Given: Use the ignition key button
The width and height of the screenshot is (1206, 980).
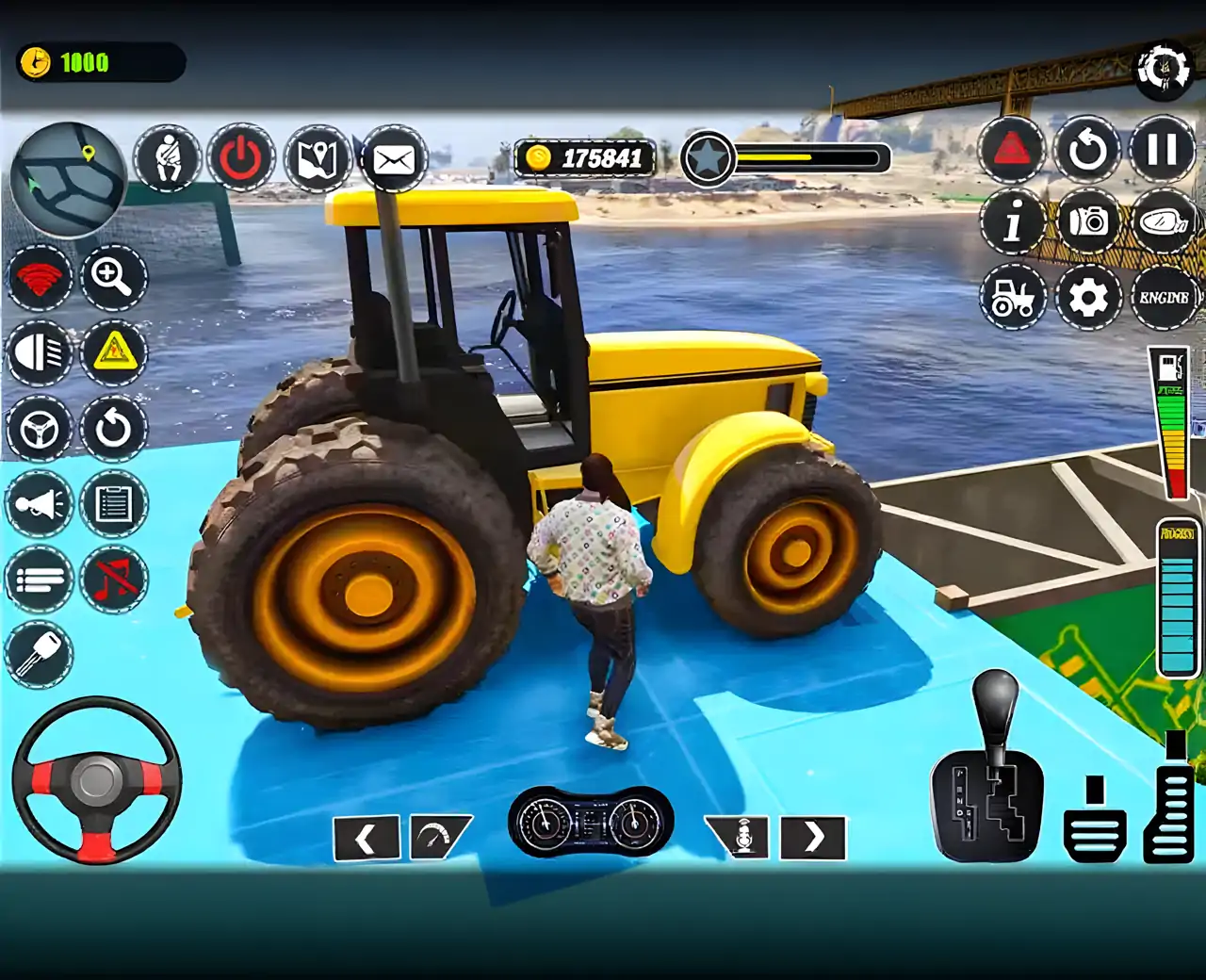Looking at the screenshot, I should (40, 654).
